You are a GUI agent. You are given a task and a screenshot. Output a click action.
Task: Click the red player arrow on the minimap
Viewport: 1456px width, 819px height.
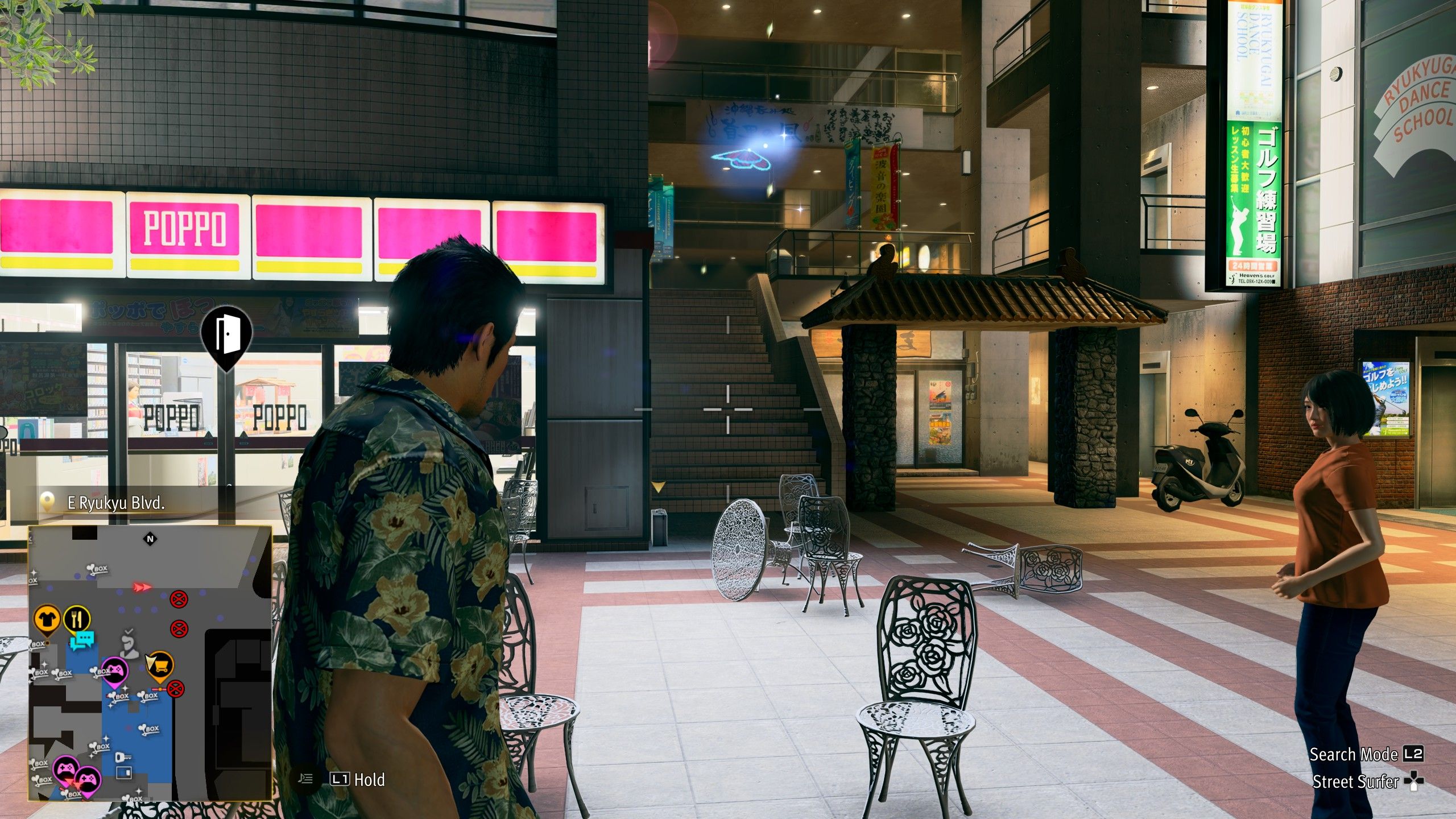pos(142,586)
